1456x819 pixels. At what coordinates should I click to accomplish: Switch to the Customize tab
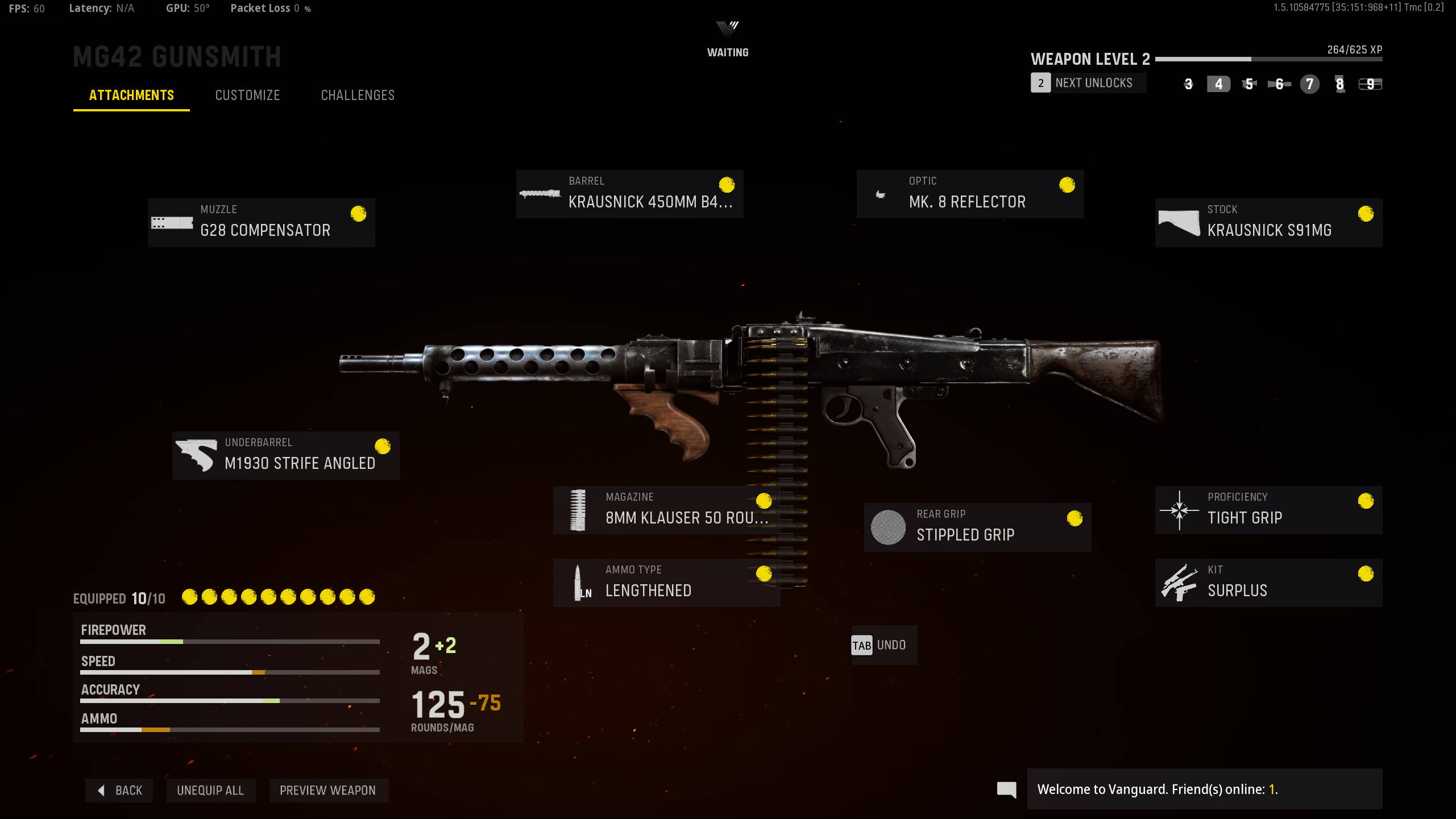pos(247,95)
